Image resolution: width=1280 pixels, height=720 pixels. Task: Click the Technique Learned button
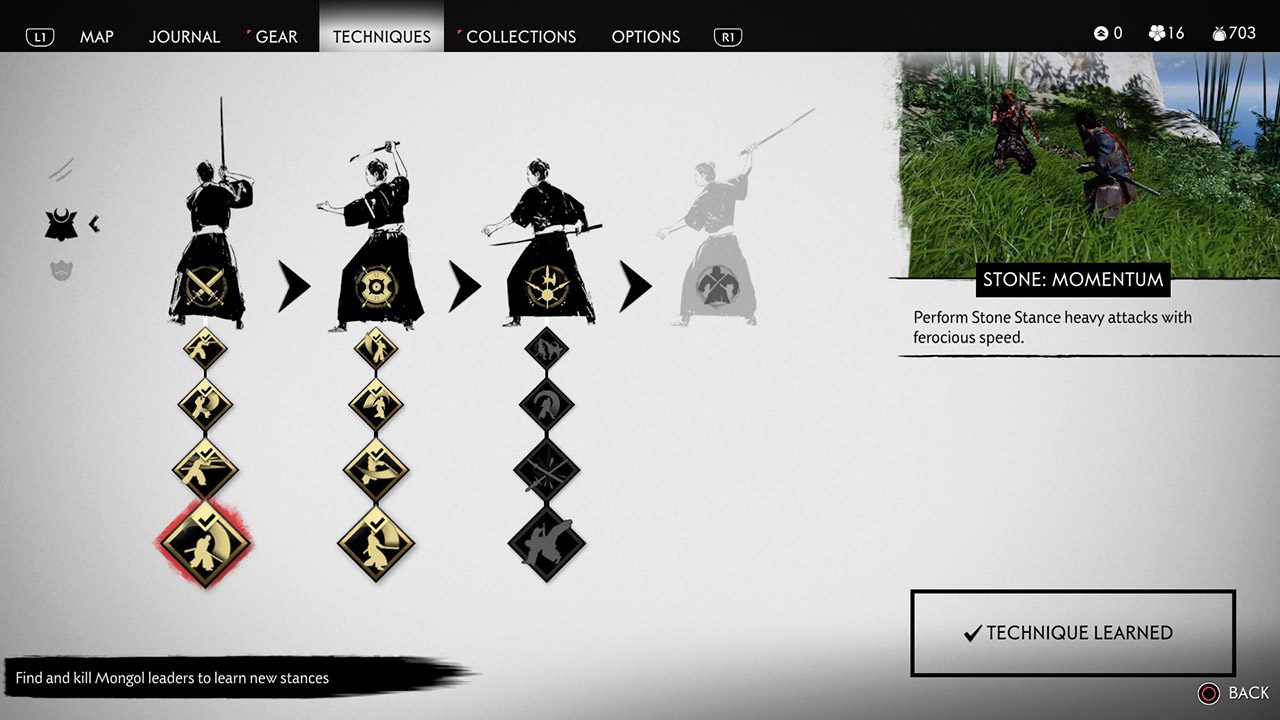1072,633
